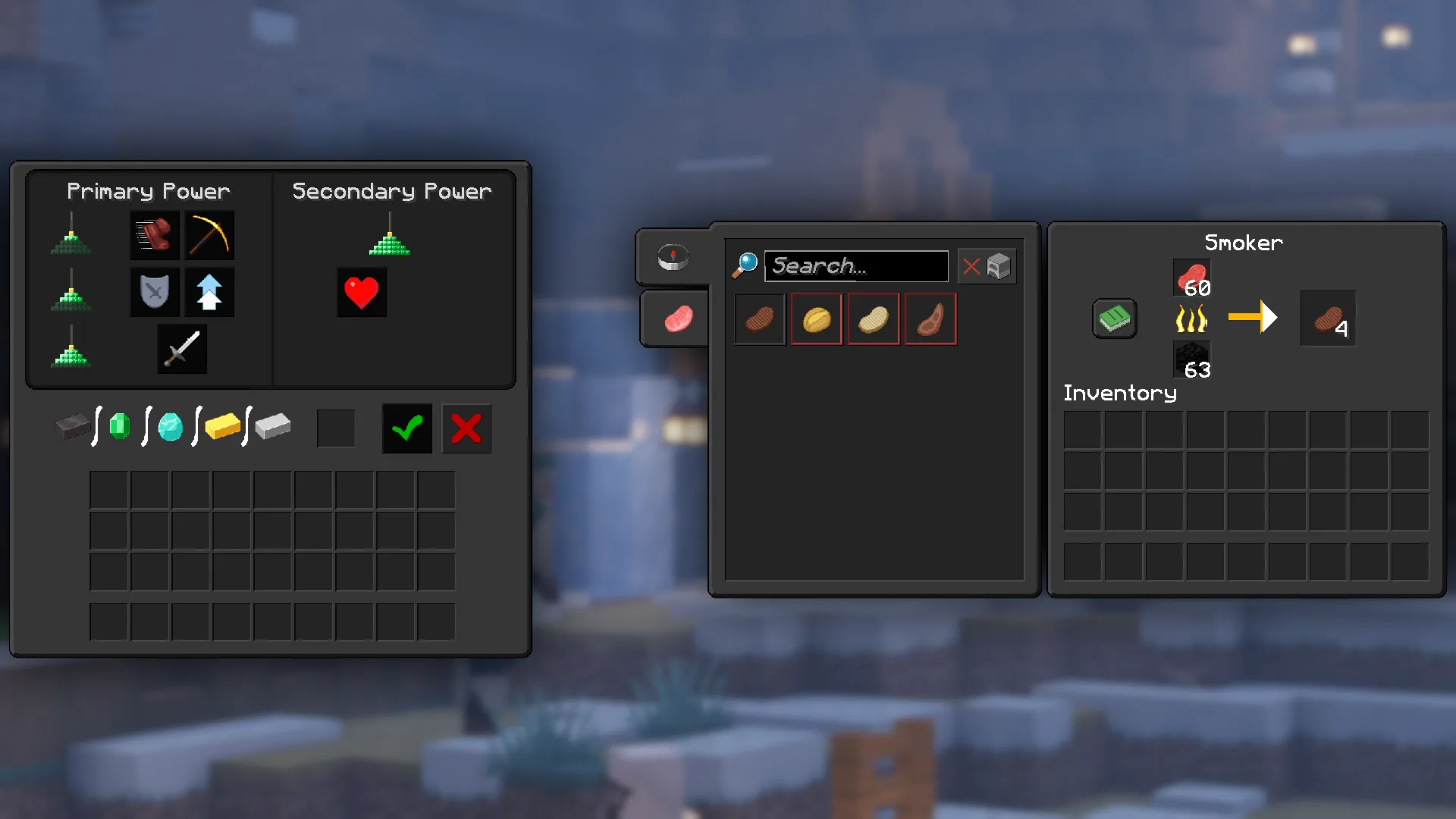Click the diamond payment item icon

(169, 428)
